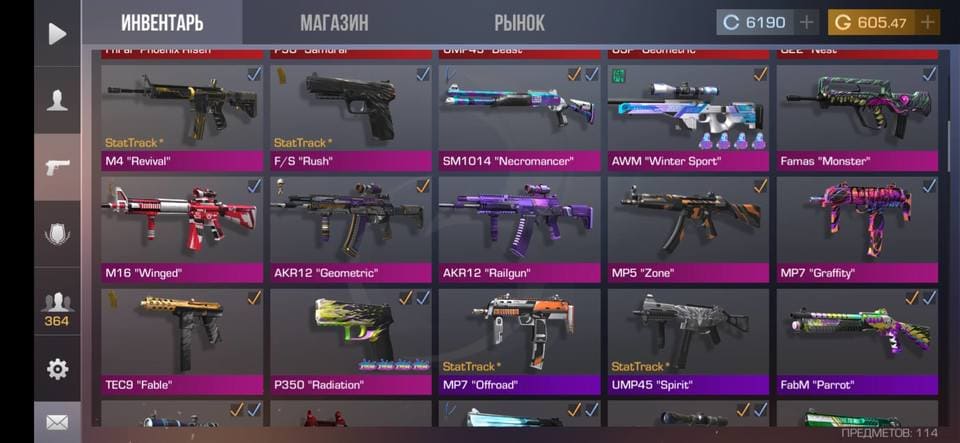This screenshot has height=443, width=960.
Task: Switch to the Магазин tab
Action: [334, 22]
